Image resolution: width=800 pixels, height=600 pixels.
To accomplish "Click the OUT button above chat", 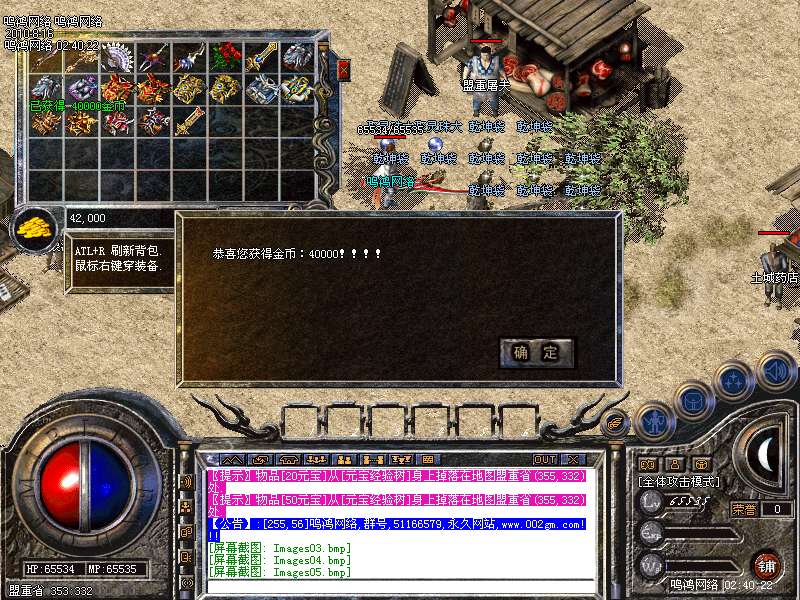I will (x=545, y=460).
